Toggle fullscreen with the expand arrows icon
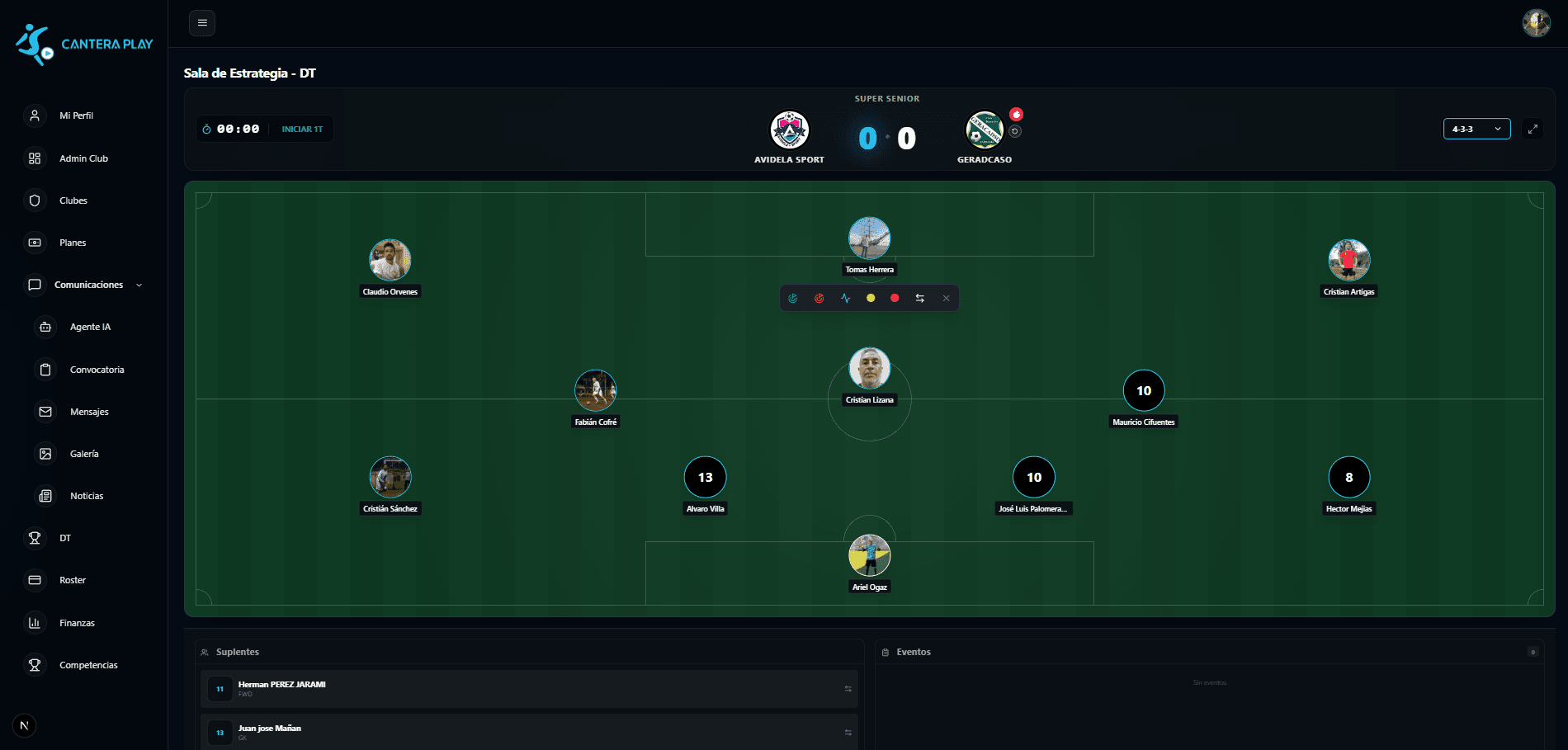The image size is (1568, 750). [1533, 130]
